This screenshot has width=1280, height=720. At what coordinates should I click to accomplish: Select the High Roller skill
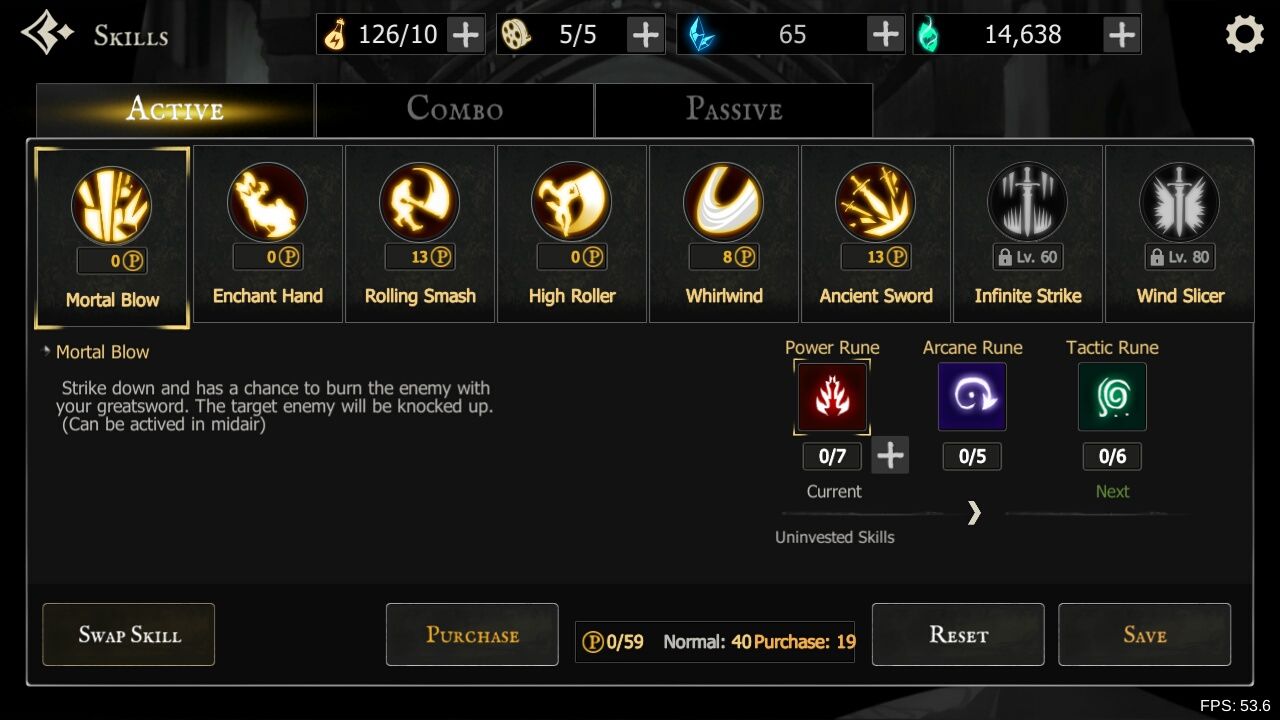572,234
